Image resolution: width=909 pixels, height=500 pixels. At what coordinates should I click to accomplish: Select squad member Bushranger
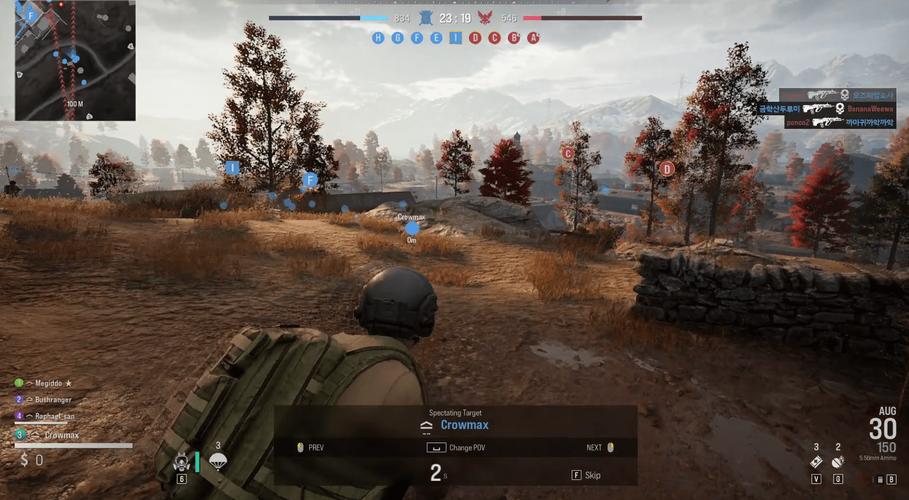[x=53, y=399]
